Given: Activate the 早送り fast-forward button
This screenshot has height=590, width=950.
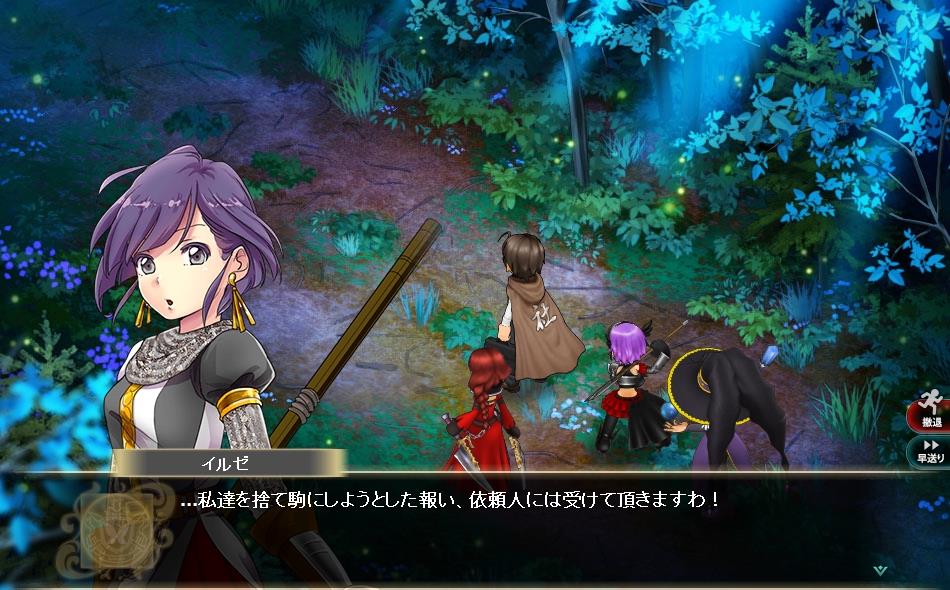Looking at the screenshot, I should coord(930,451).
